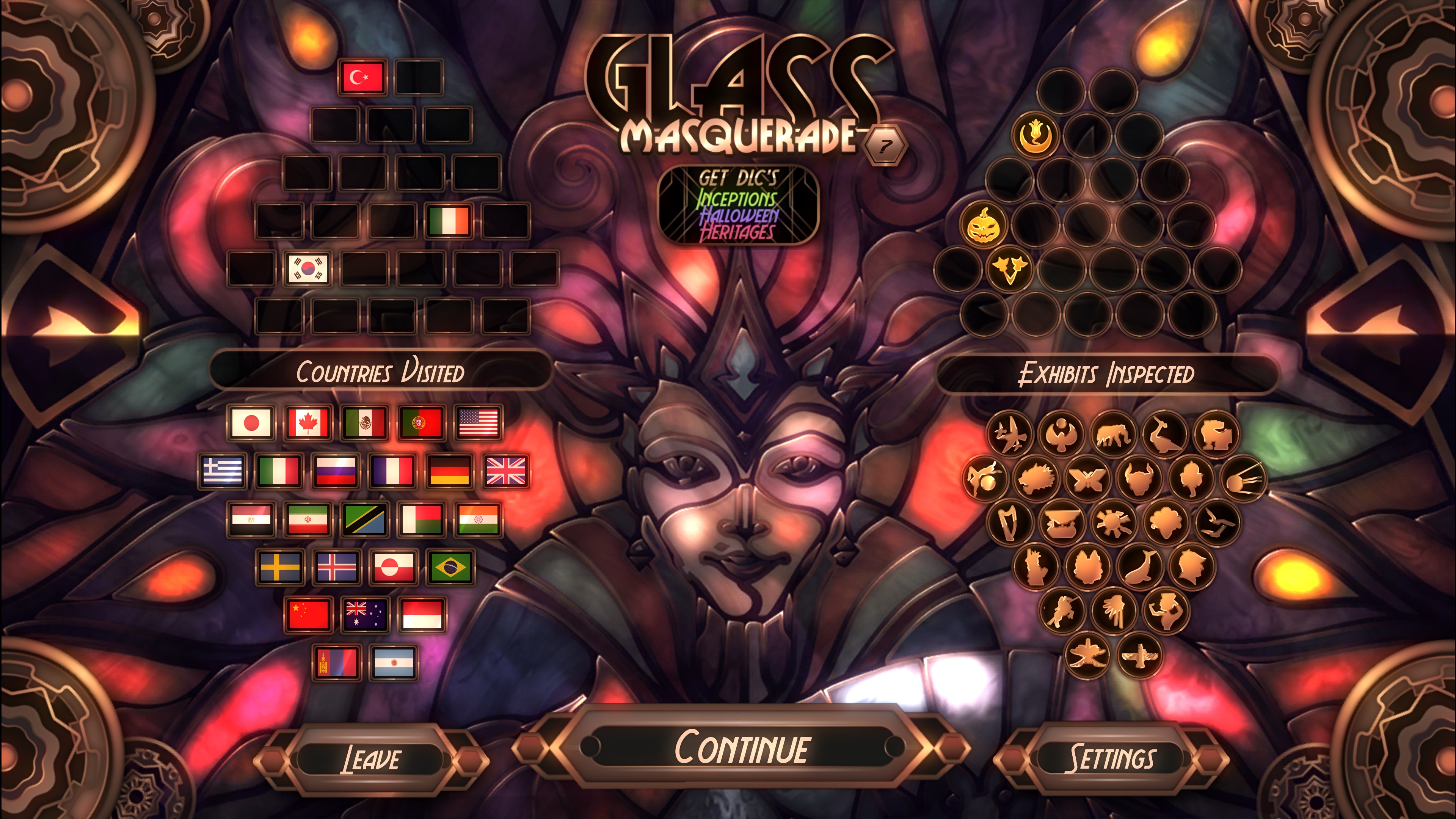Image resolution: width=1456 pixels, height=819 pixels.
Task: Select the whale exhibit medallion
Action: (x=1139, y=567)
